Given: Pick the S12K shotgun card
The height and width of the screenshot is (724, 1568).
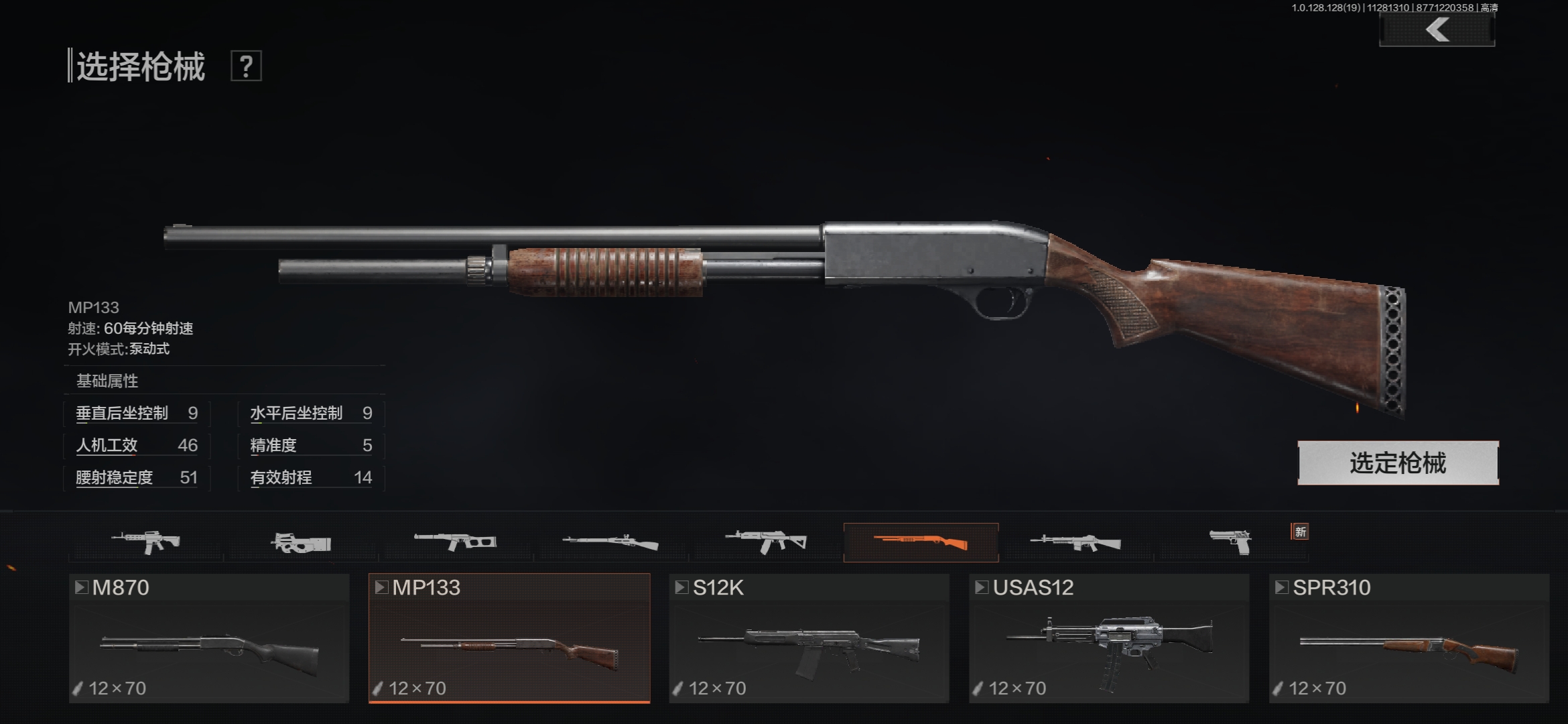Looking at the screenshot, I should tap(809, 638).
